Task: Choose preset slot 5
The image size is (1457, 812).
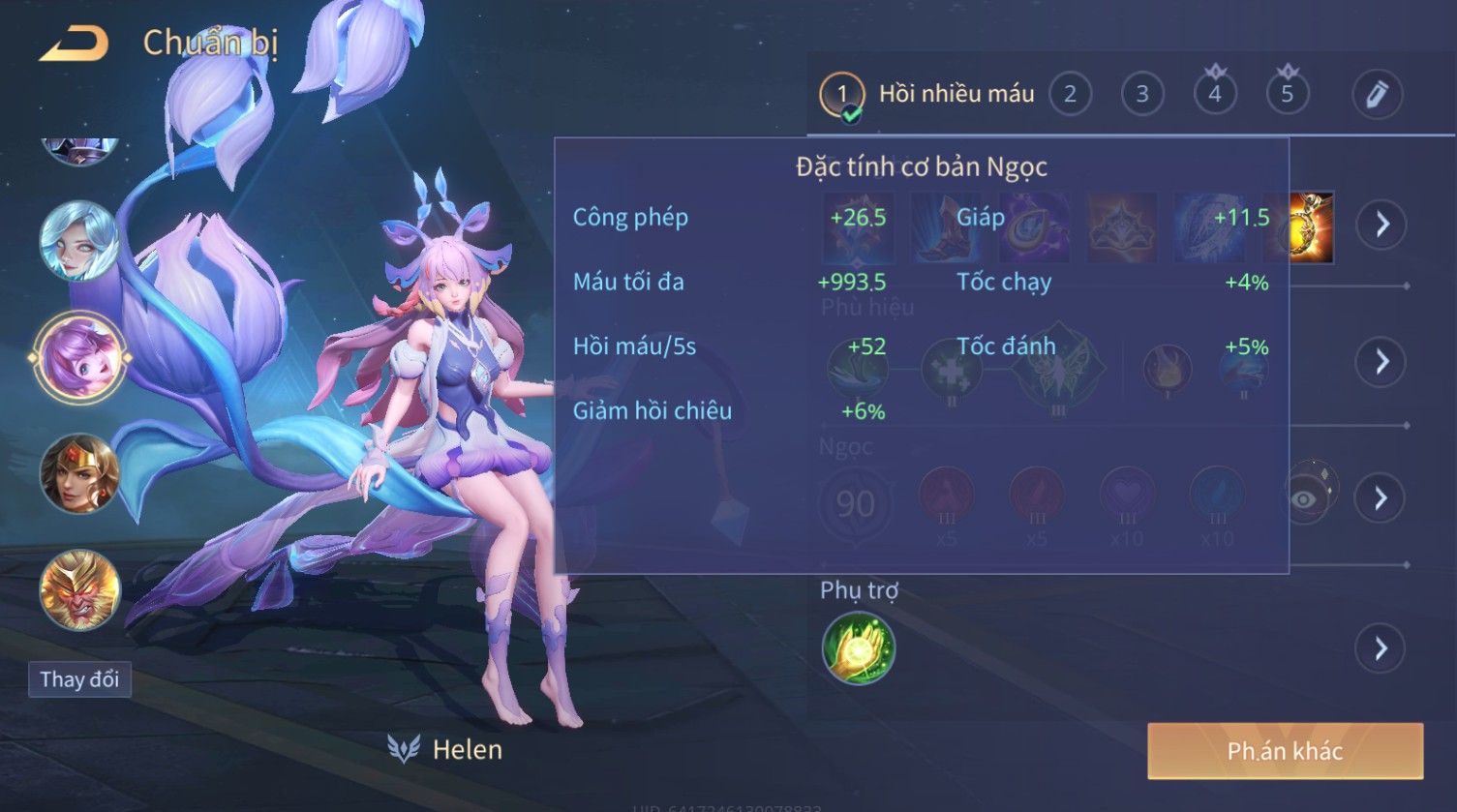Action: pos(1288,94)
